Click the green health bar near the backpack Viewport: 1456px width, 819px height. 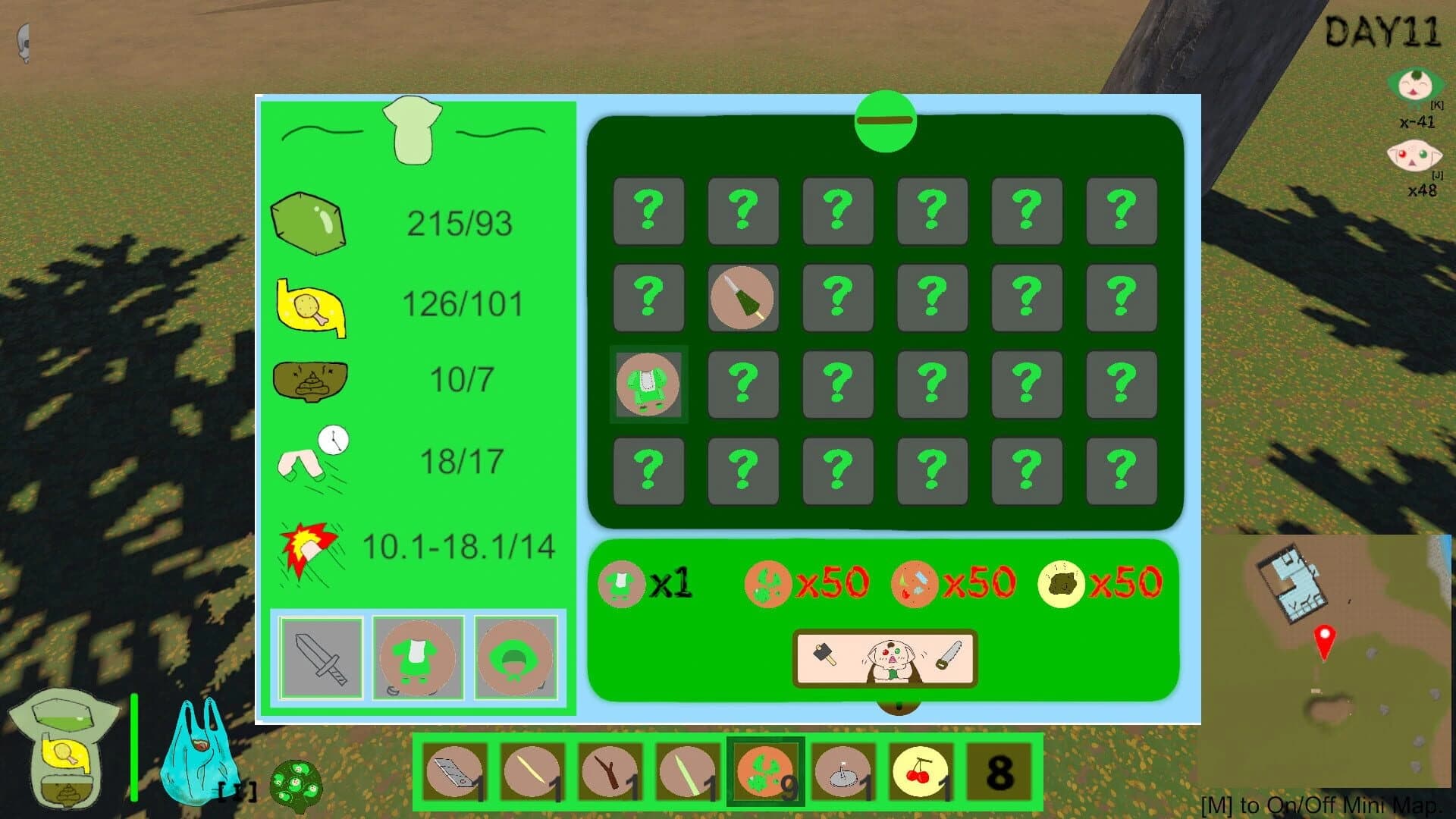coord(135,747)
